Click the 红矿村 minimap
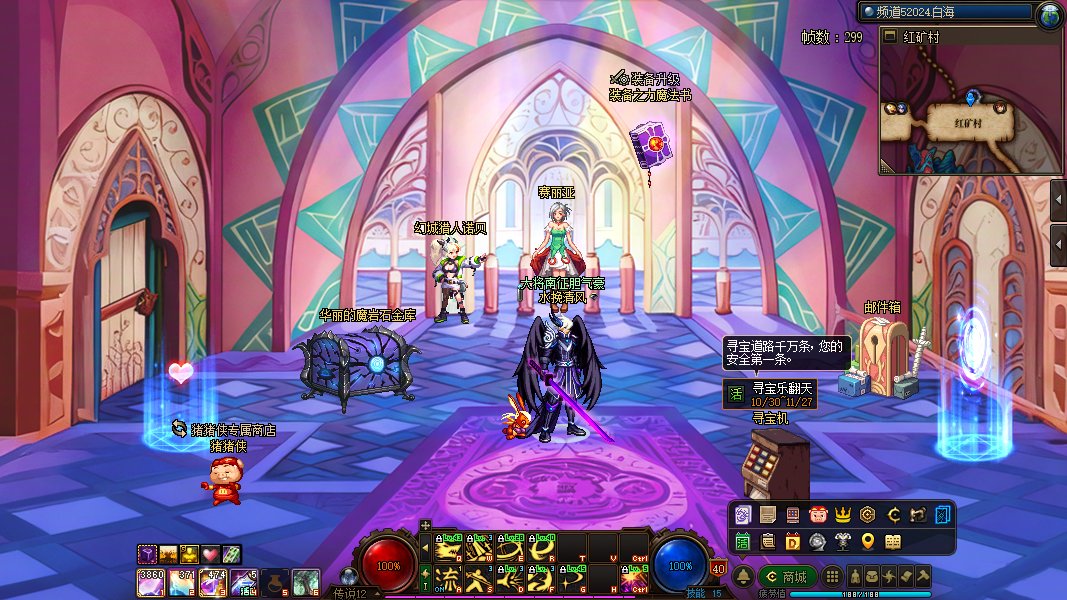Image resolution: width=1067 pixels, height=600 pixels. (x=969, y=110)
